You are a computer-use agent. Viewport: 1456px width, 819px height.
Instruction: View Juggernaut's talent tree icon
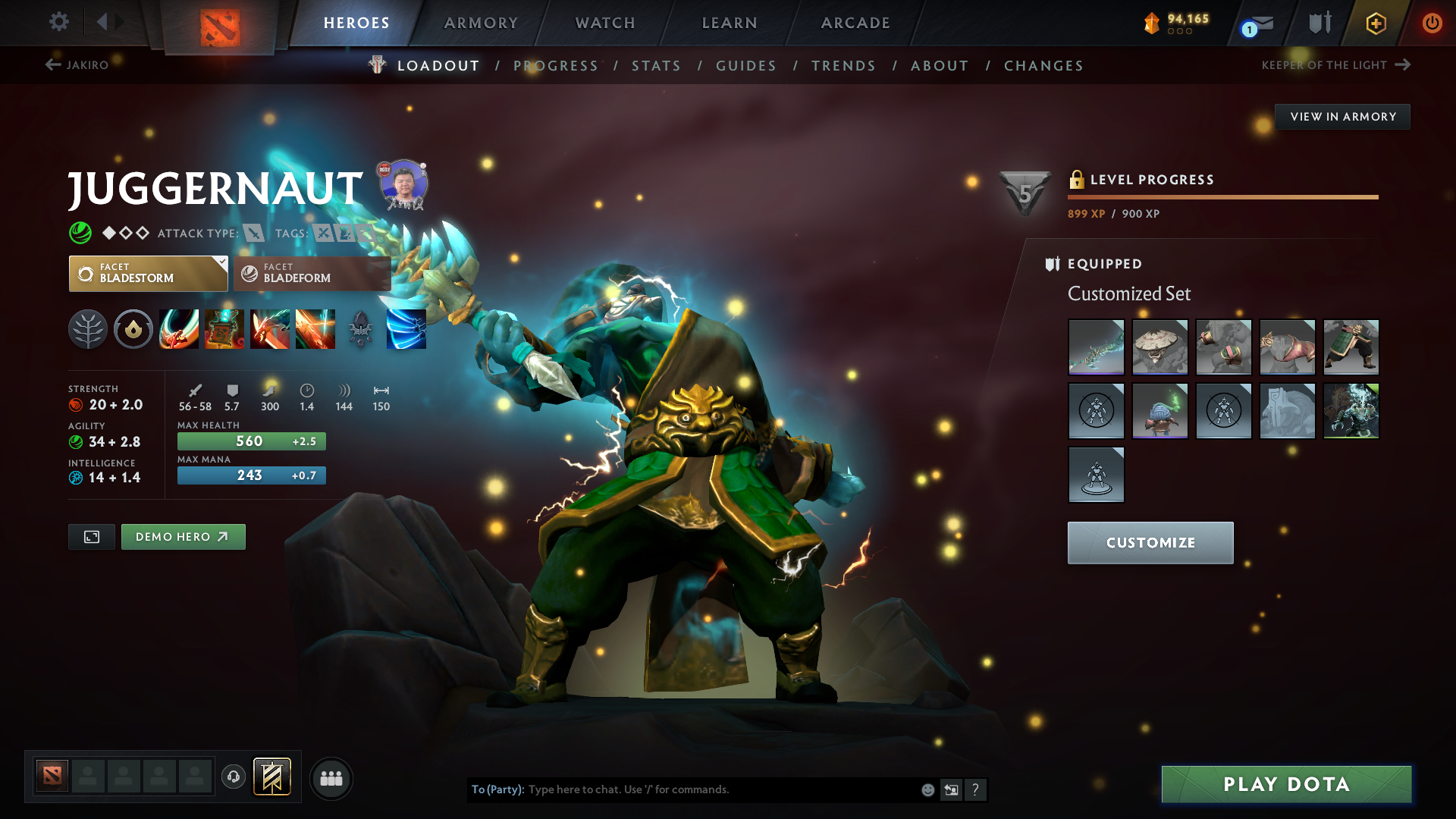click(x=88, y=328)
